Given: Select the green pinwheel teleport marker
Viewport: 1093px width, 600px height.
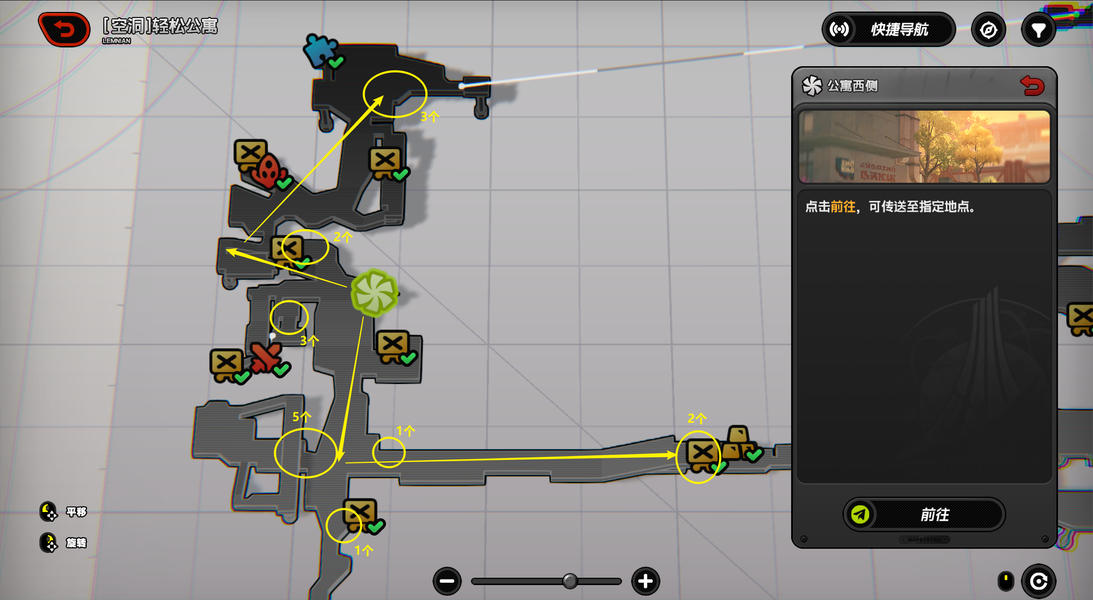Looking at the screenshot, I should click(375, 293).
